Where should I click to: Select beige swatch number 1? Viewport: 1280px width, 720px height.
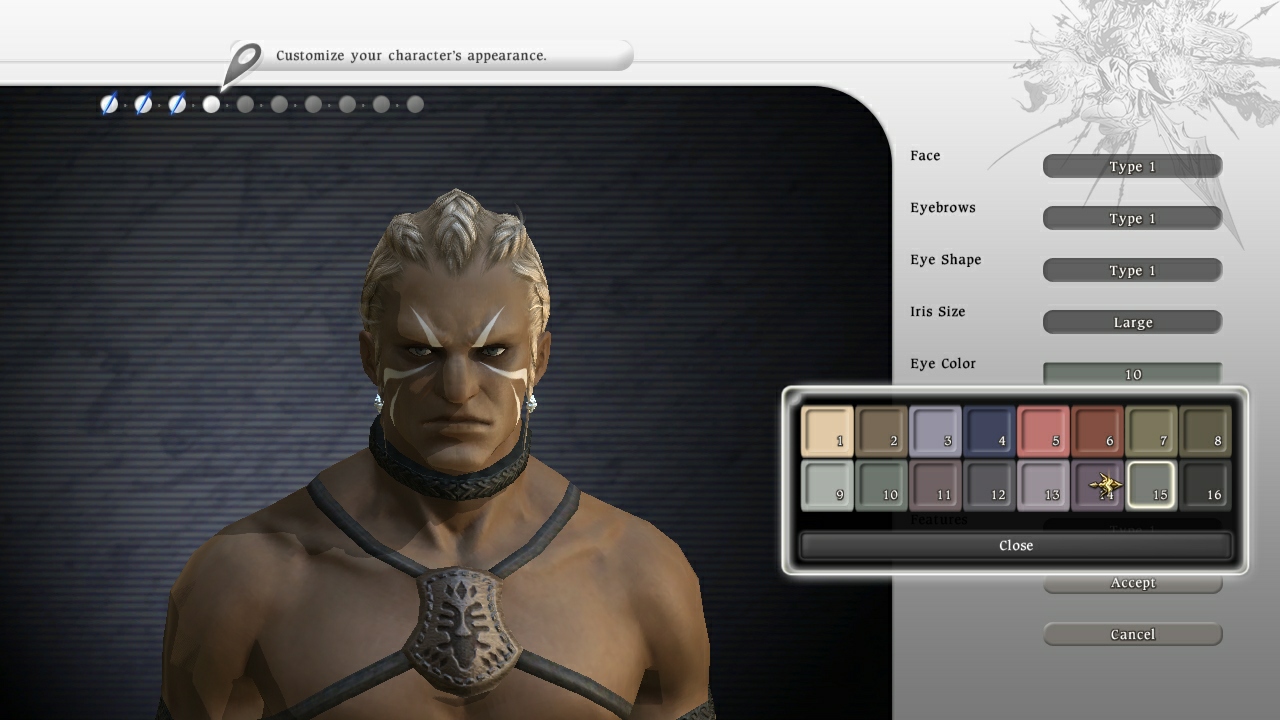(x=826, y=433)
